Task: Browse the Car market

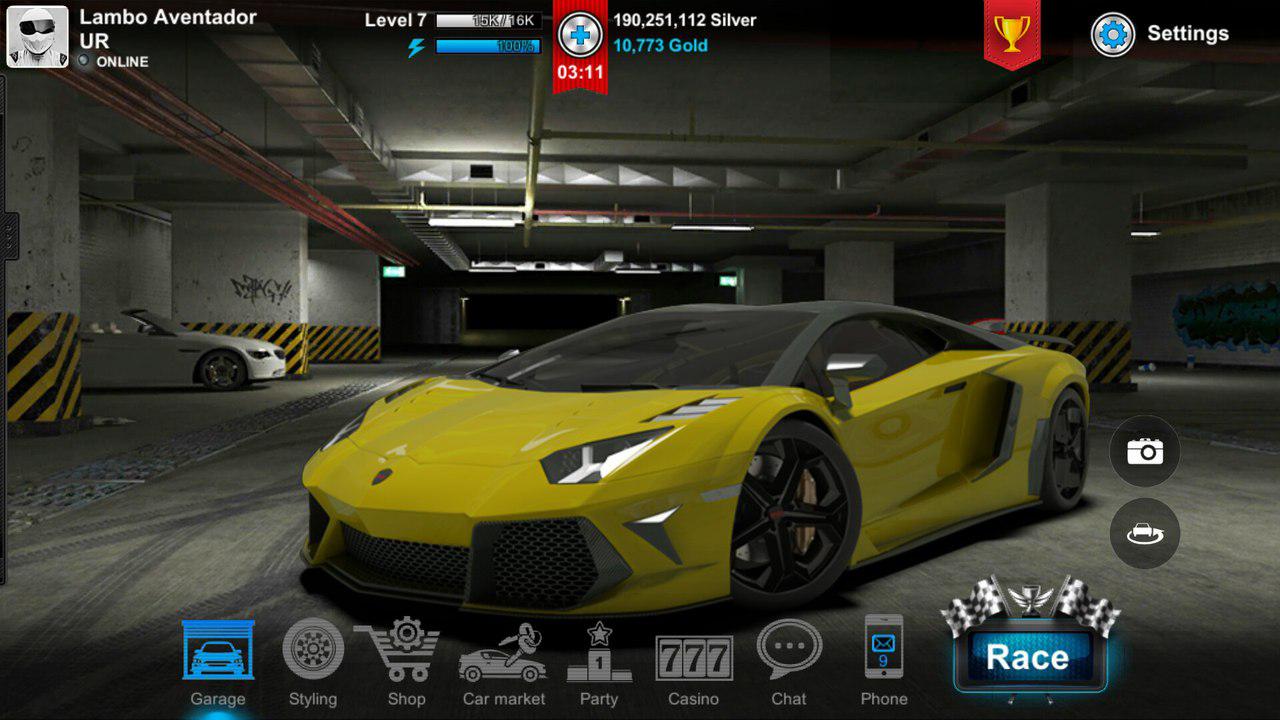Action: click(x=502, y=660)
